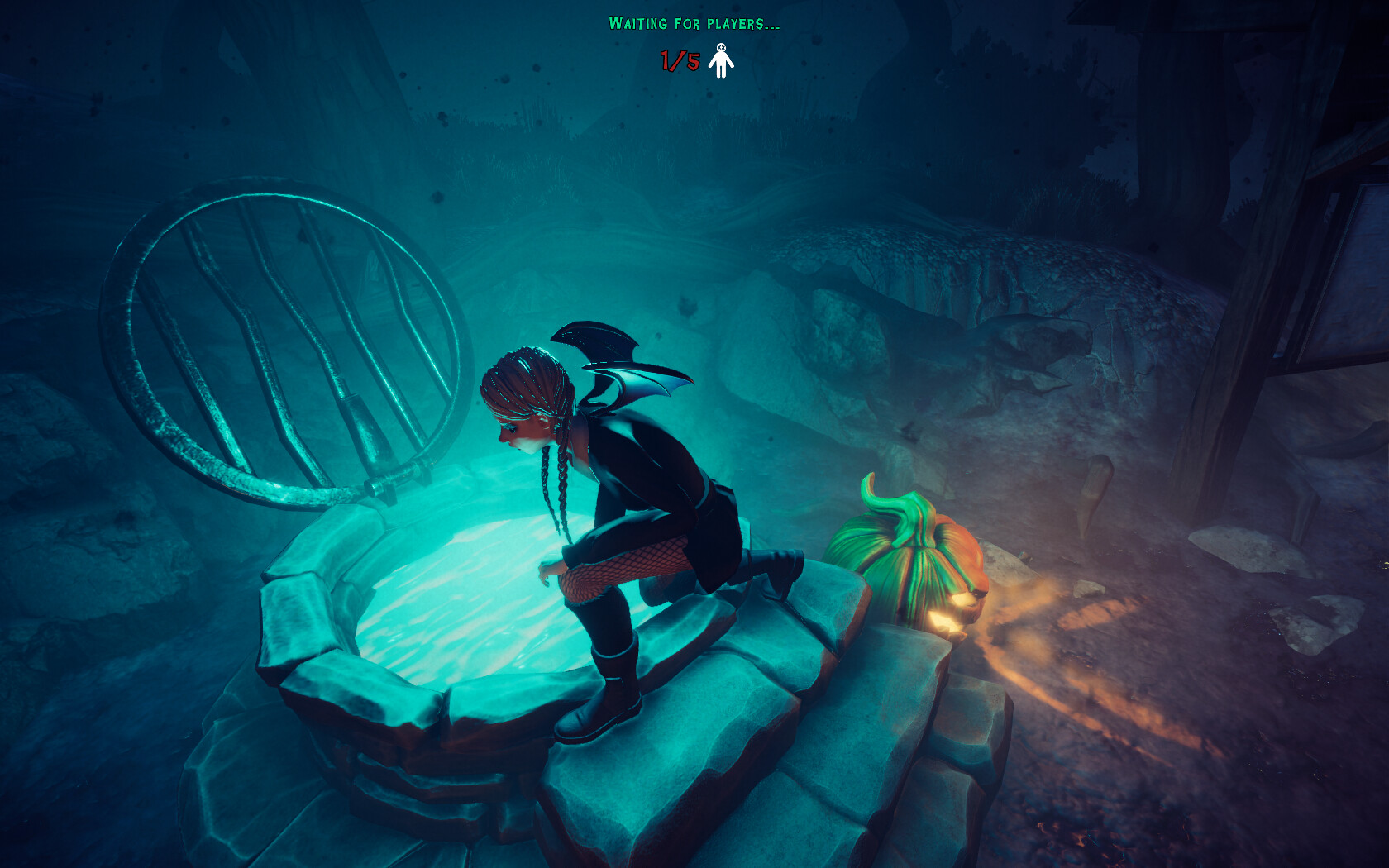1389x868 pixels.
Task: Click the white voodoo doll player icon
Action: pyautogui.click(x=721, y=63)
